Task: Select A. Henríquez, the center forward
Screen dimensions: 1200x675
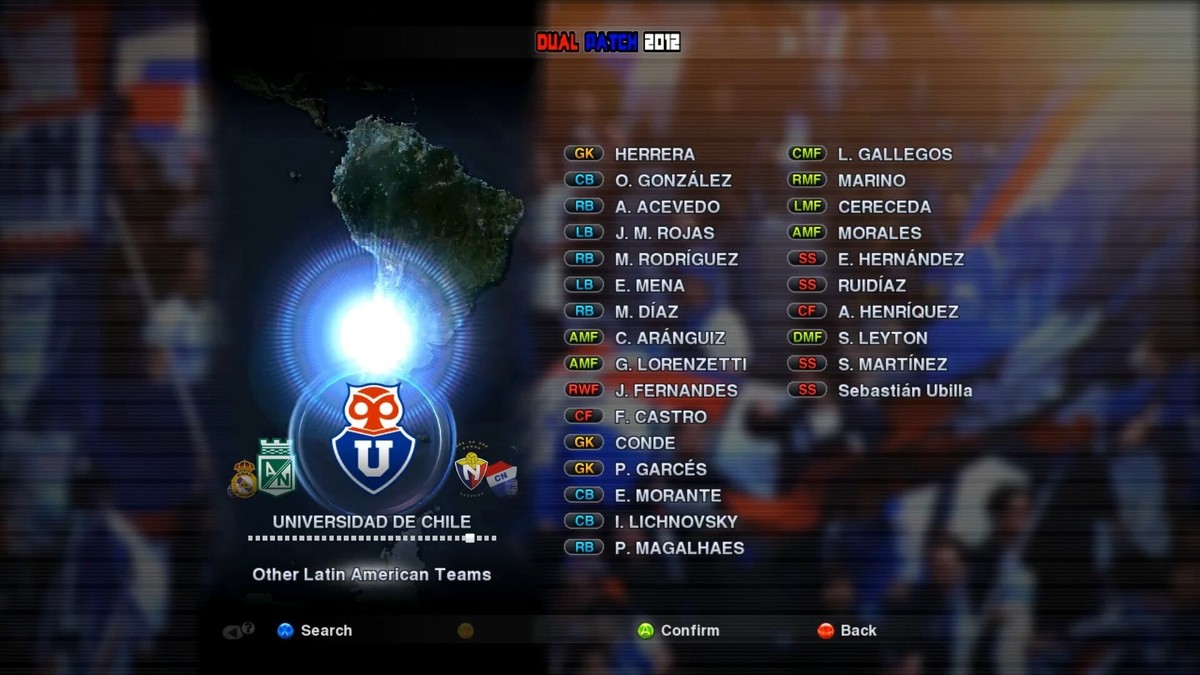Action: point(897,311)
